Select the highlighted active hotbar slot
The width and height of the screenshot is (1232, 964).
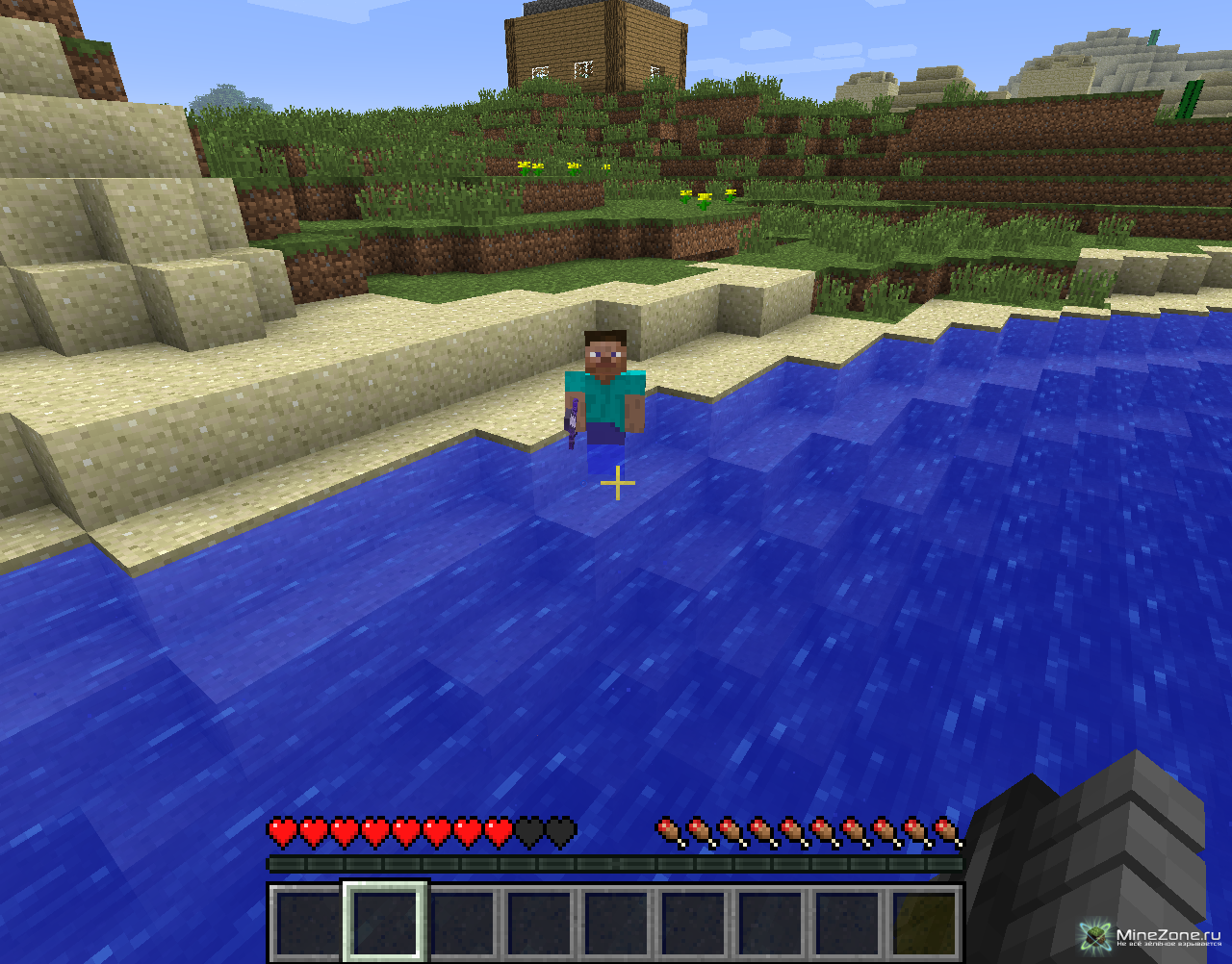pyautogui.click(x=384, y=922)
